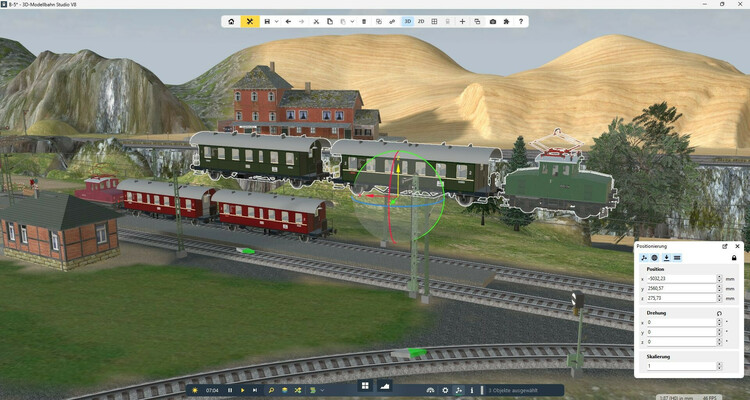750x400 pixels.
Task: Undo the last action with the left arrow
Action: pos(289,21)
